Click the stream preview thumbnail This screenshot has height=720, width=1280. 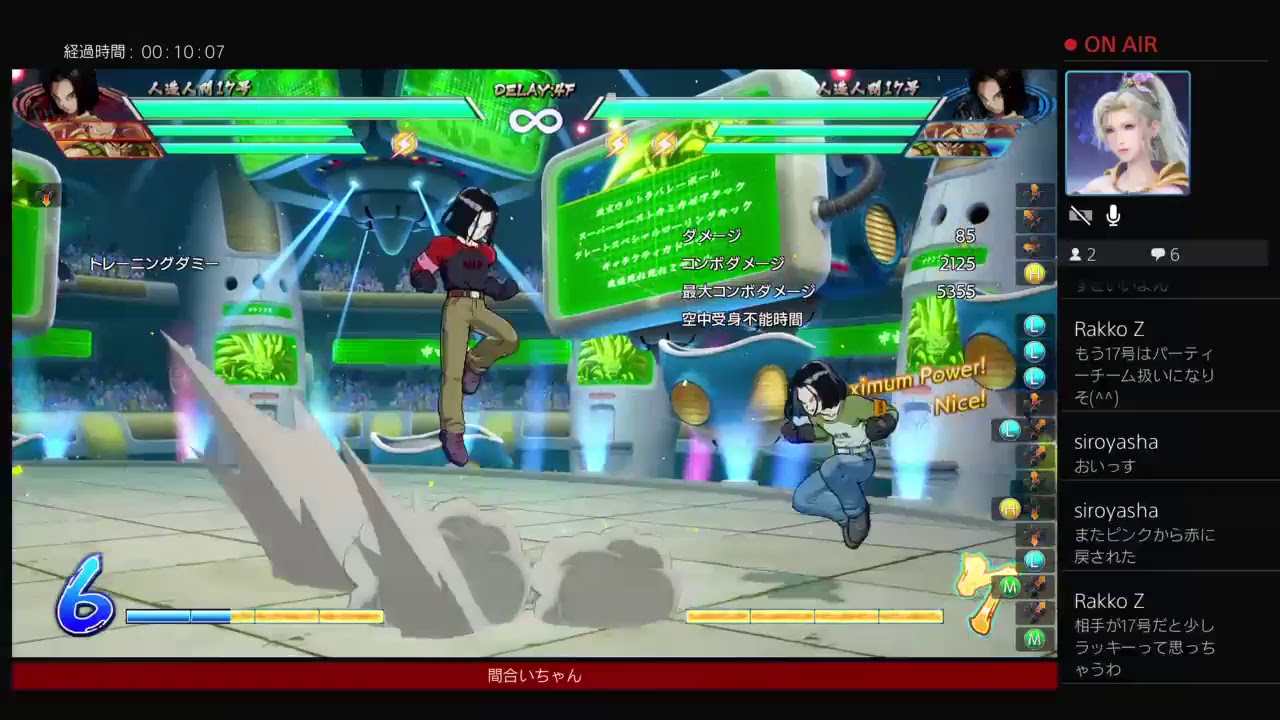coord(1128,133)
